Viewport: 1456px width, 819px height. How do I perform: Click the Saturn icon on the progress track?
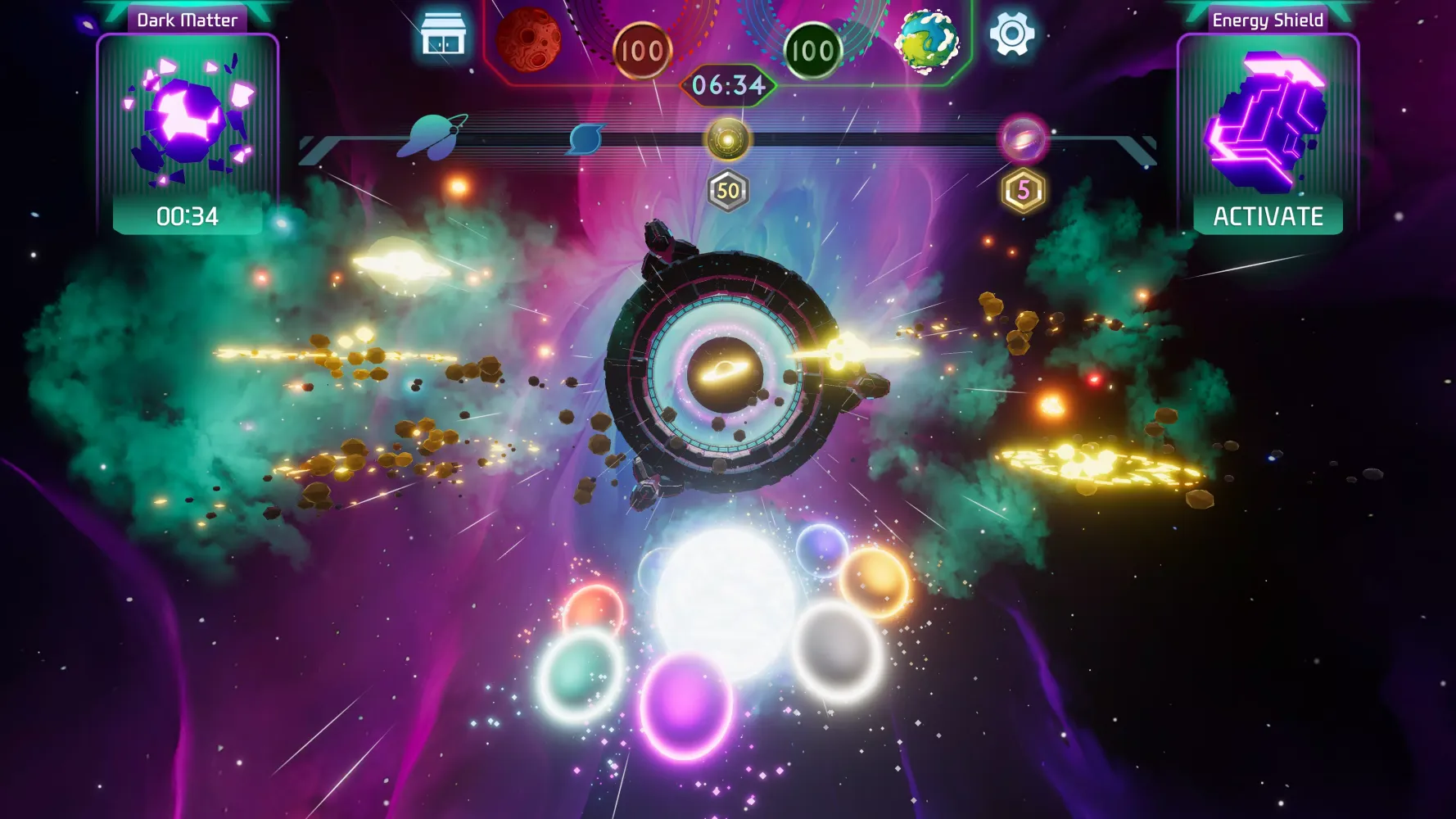[x=434, y=136]
